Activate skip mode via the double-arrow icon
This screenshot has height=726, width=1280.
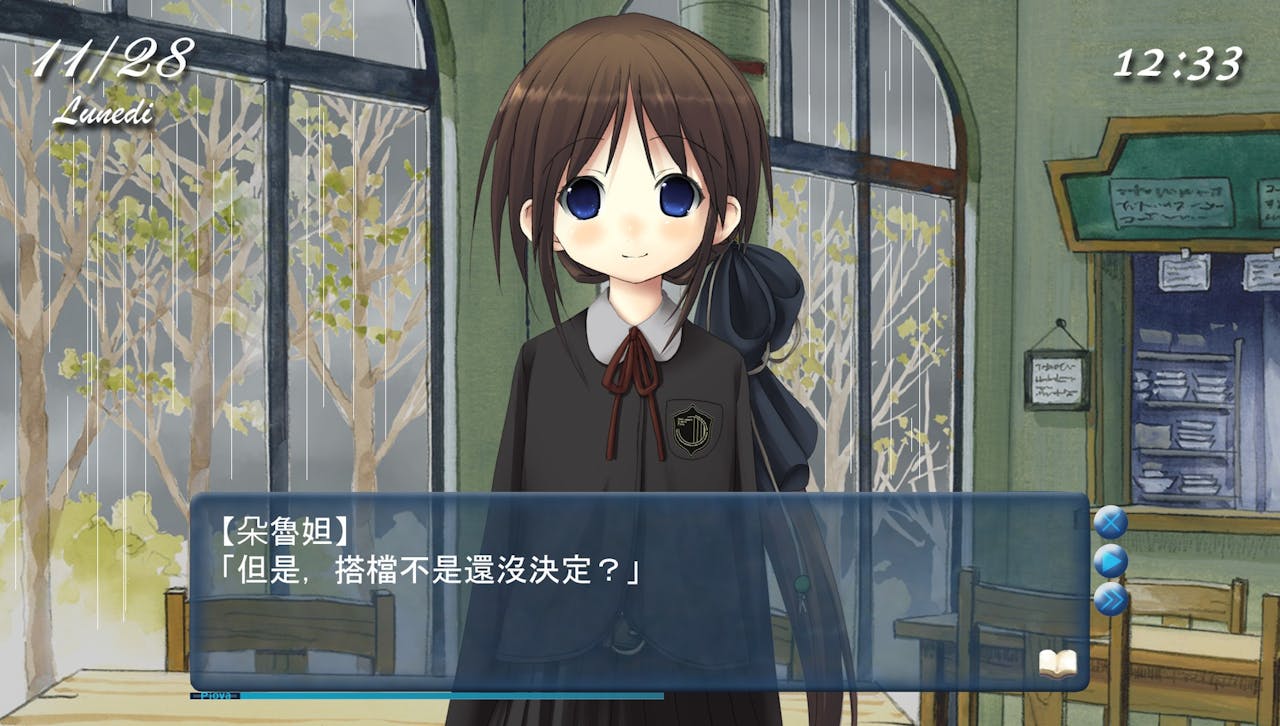pyautogui.click(x=1113, y=597)
